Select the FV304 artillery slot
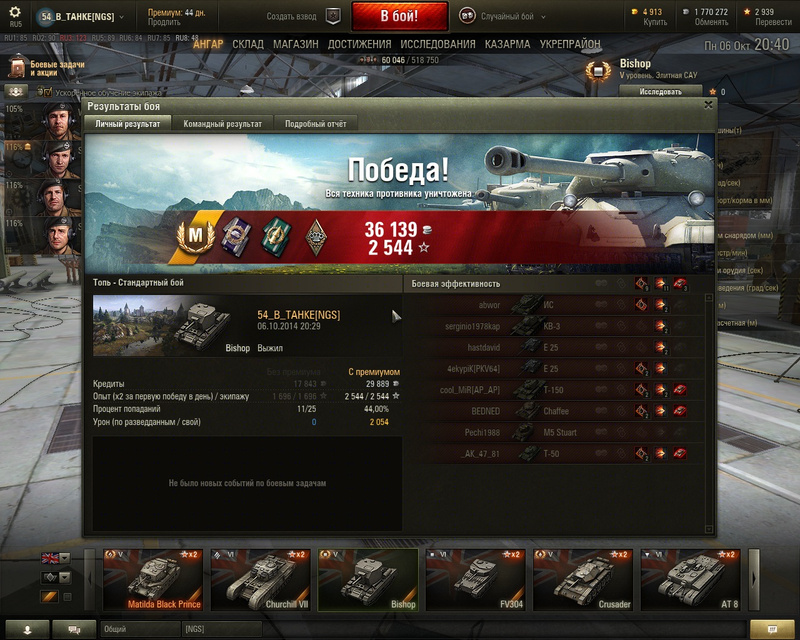The image size is (800, 640). click(x=475, y=580)
